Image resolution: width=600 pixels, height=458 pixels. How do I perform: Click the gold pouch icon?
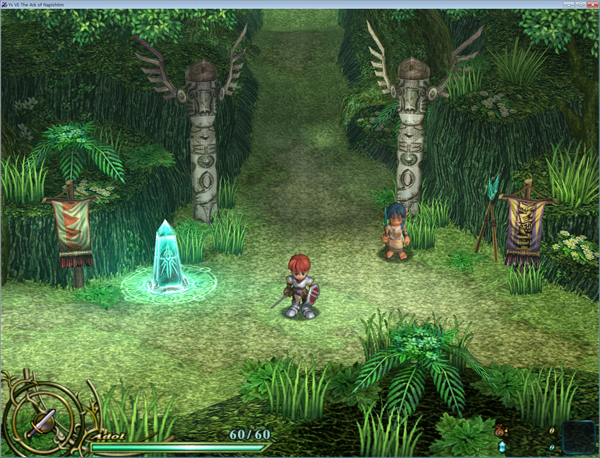point(500,431)
